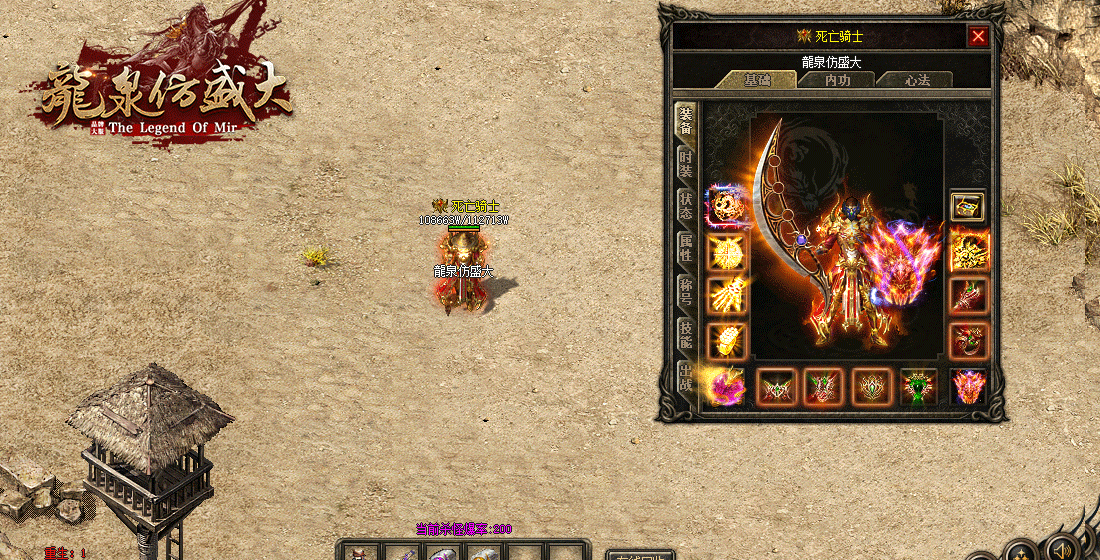The width and height of the screenshot is (1100, 560).
Task: Select the white dragon orb equipment slot
Action: point(726,206)
